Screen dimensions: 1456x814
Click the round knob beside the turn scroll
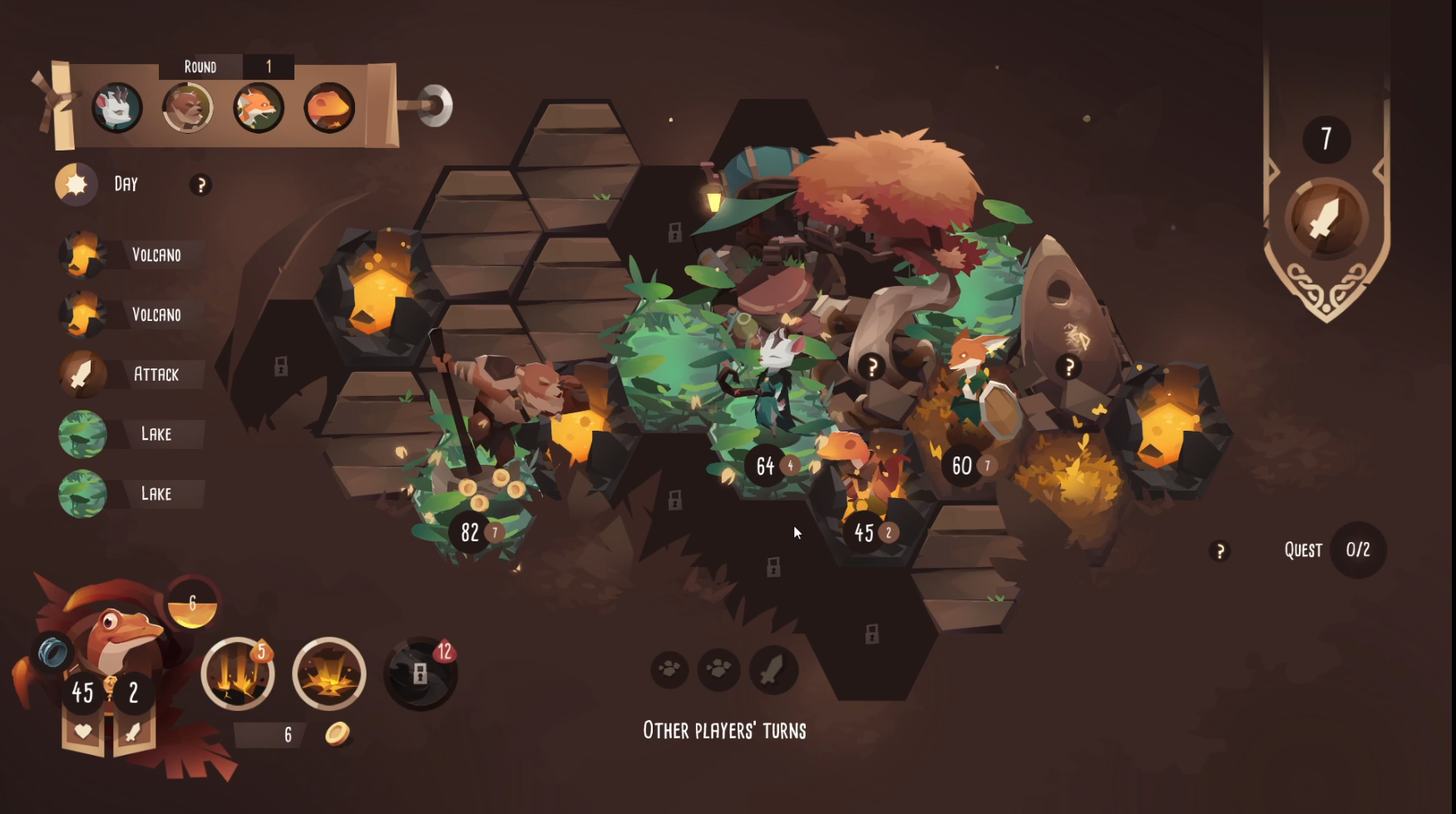(435, 106)
